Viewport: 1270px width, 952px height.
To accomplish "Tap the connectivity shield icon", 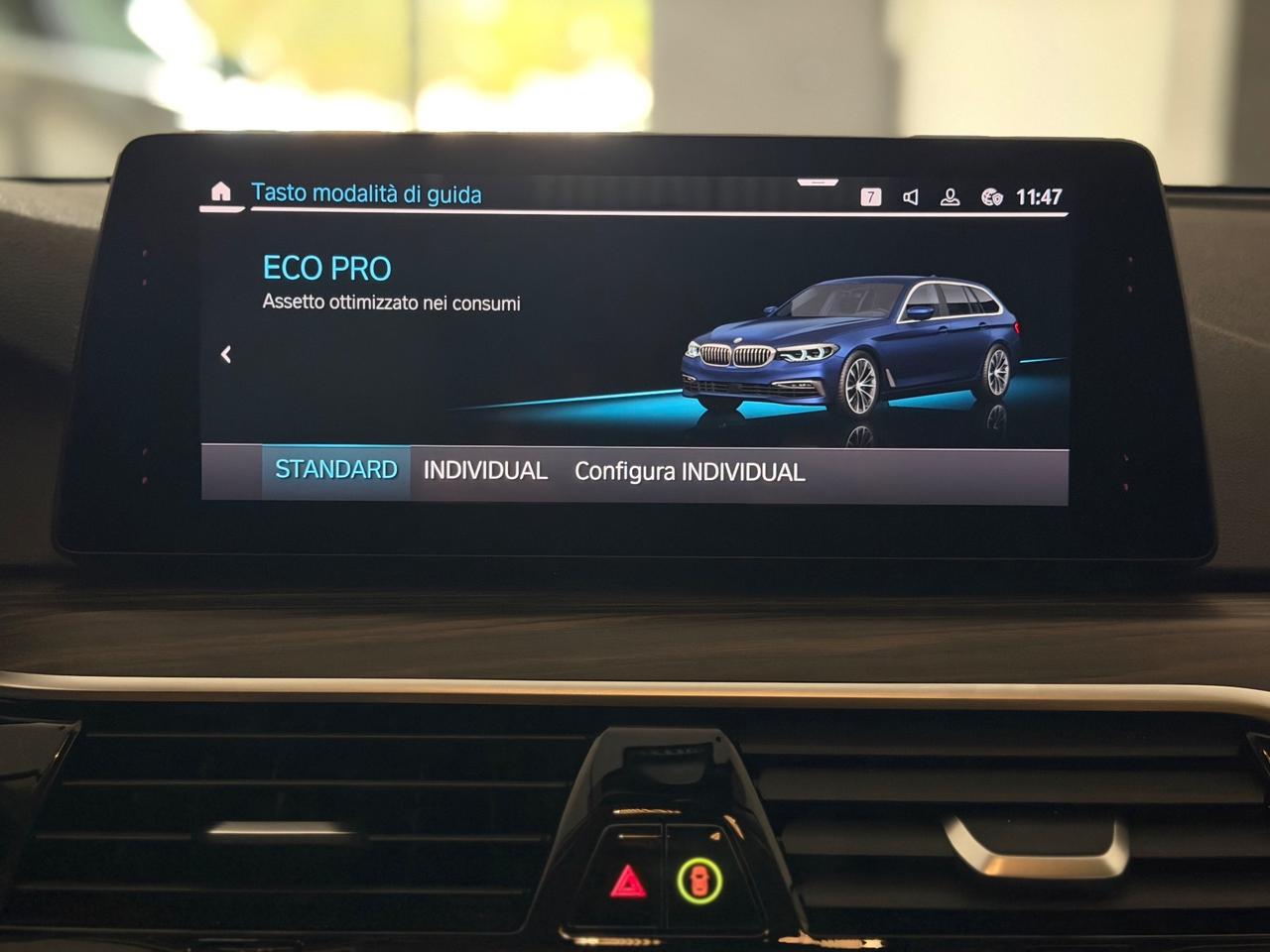I will (988, 196).
